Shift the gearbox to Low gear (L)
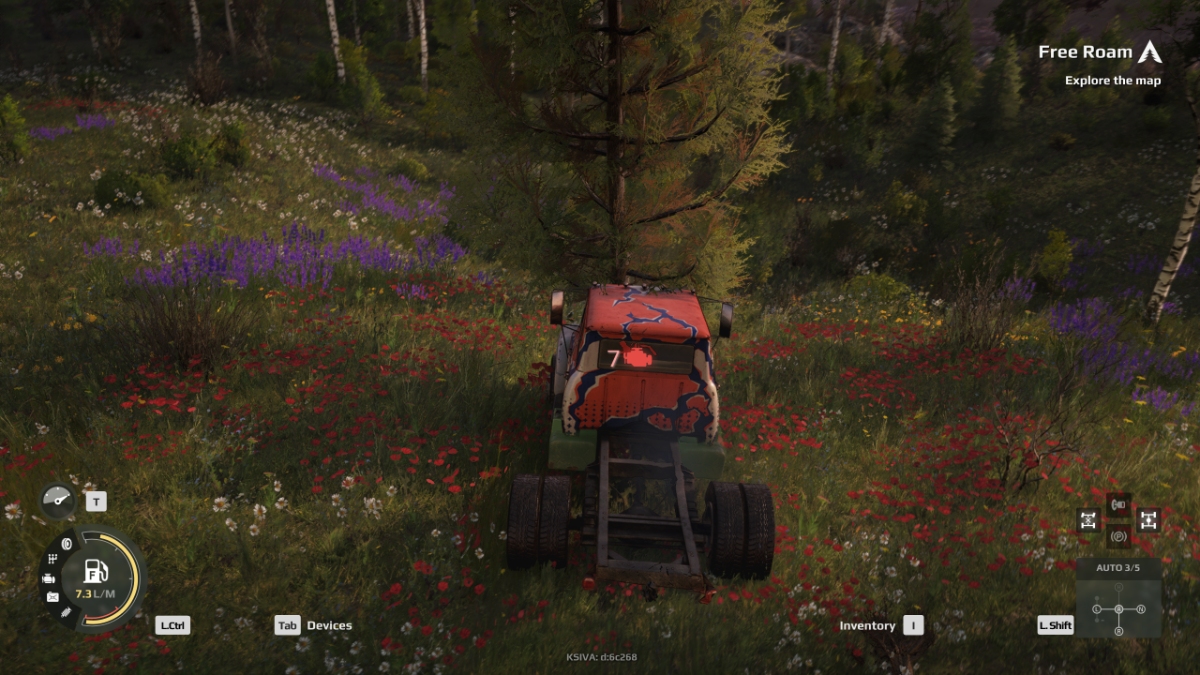The height and width of the screenshot is (675, 1200). pos(1096,609)
